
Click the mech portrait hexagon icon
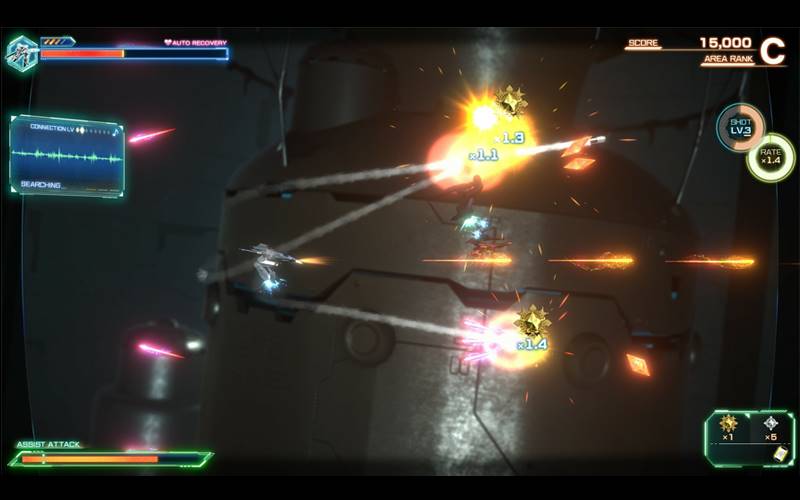[21, 53]
